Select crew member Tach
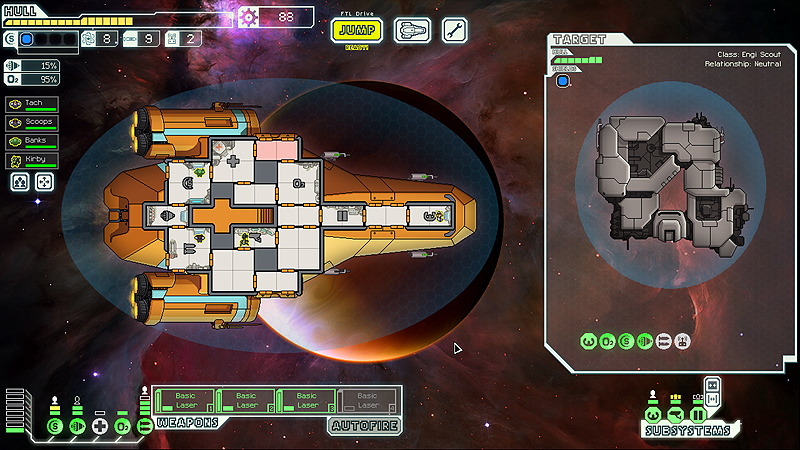The width and height of the screenshot is (800, 450). coord(31,103)
